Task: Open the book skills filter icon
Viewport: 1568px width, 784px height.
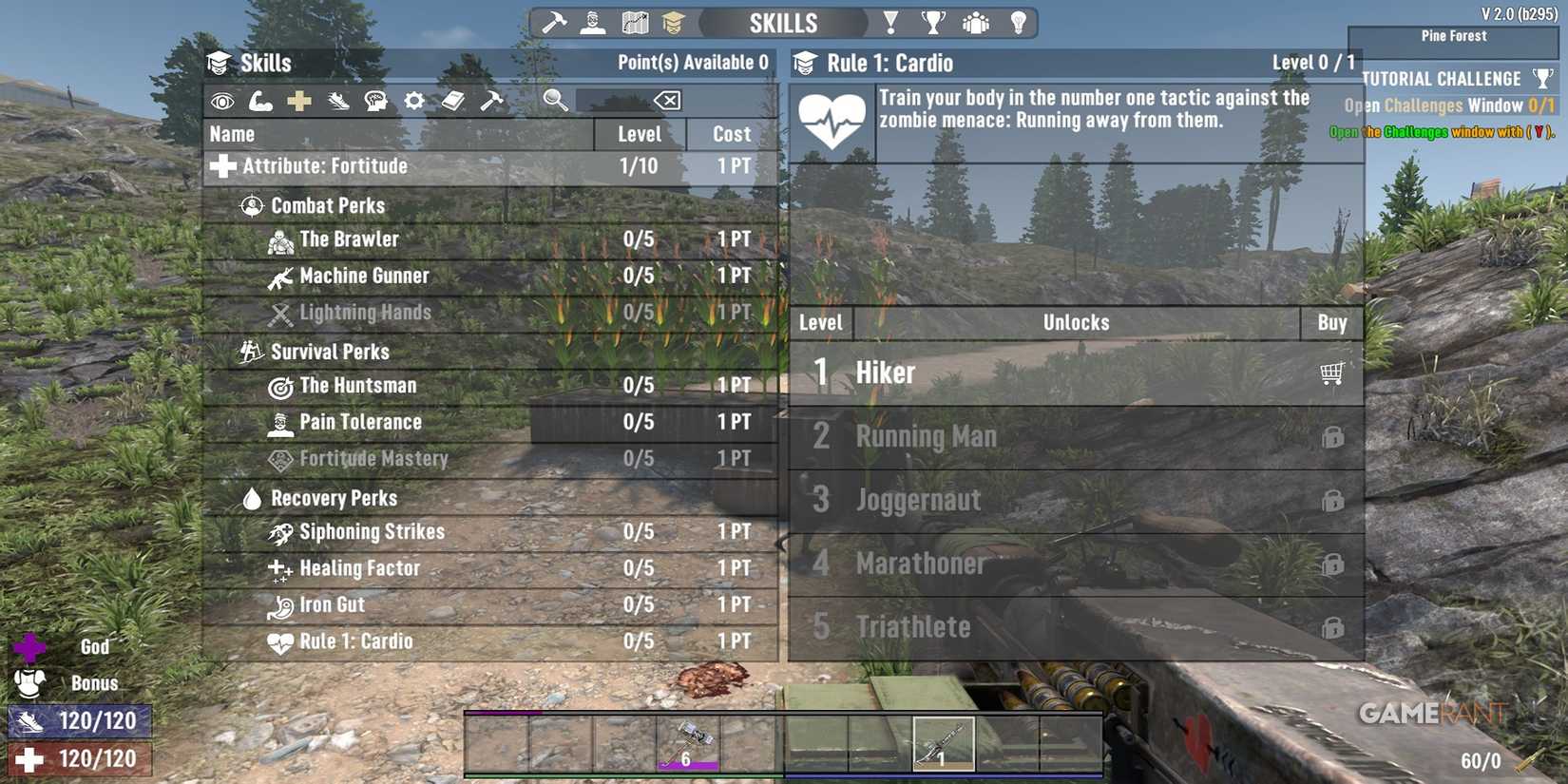Action: 454,100
